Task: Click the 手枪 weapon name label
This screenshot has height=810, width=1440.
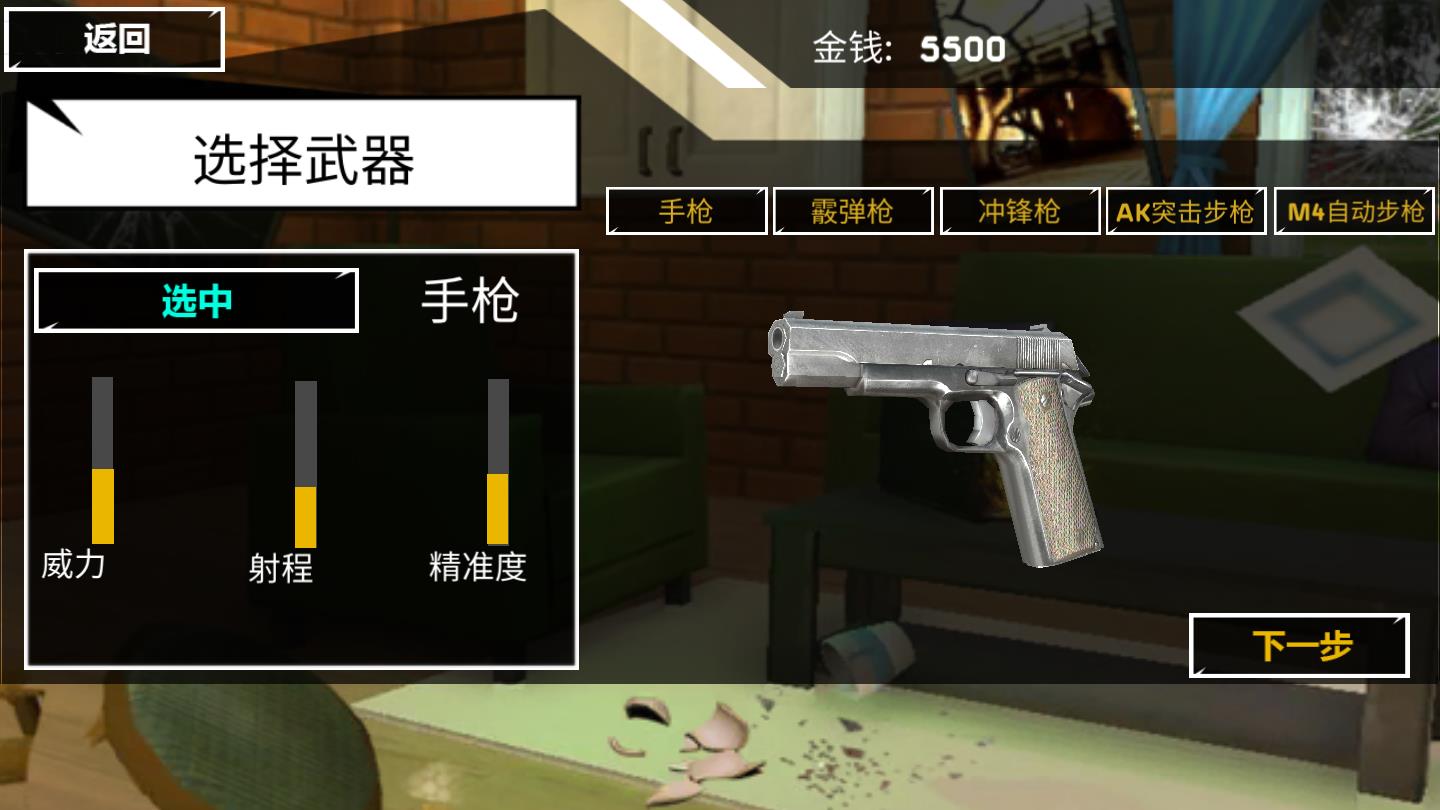Action: [x=470, y=299]
